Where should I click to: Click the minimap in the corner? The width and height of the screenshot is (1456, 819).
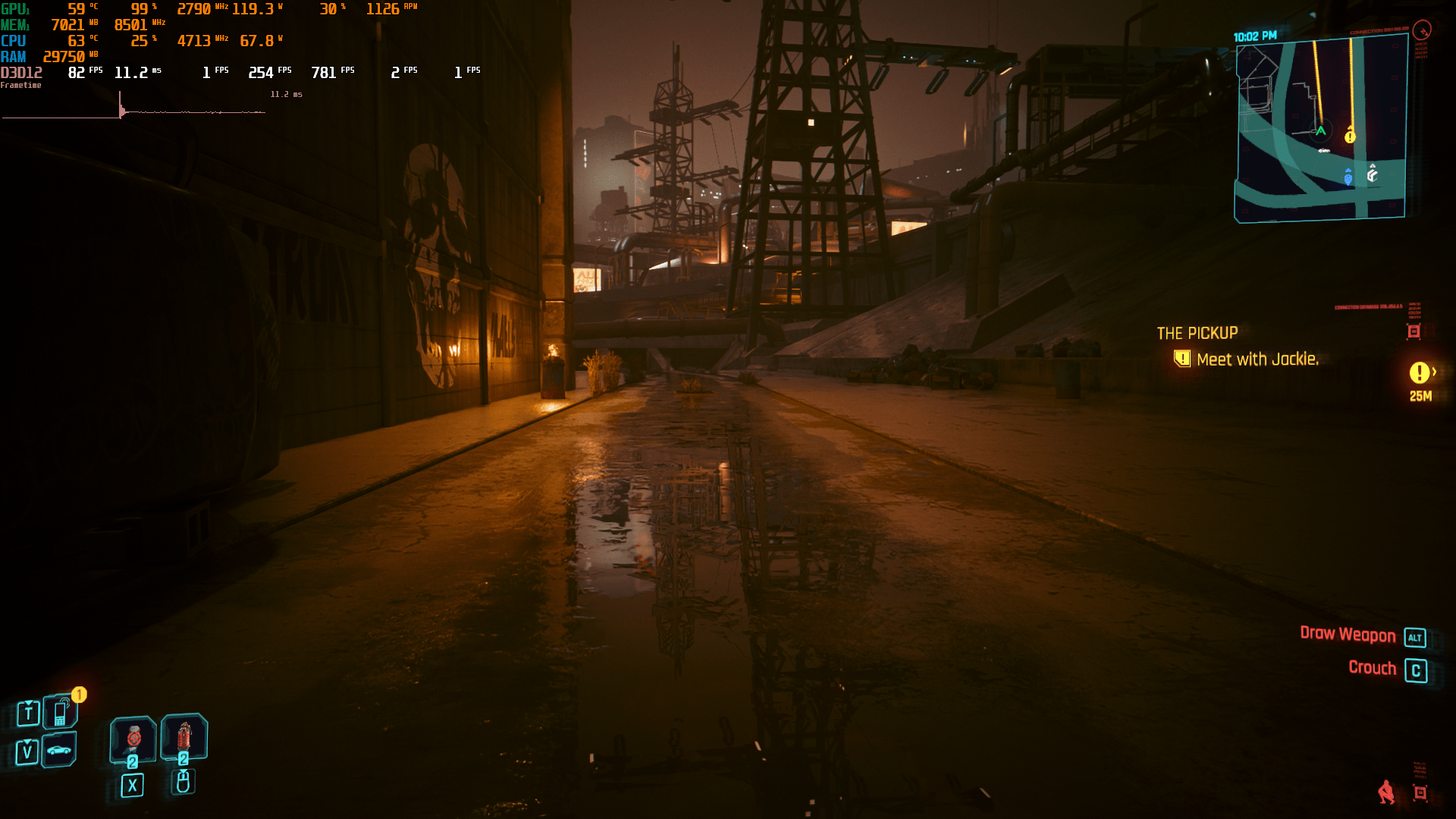pos(1320,129)
